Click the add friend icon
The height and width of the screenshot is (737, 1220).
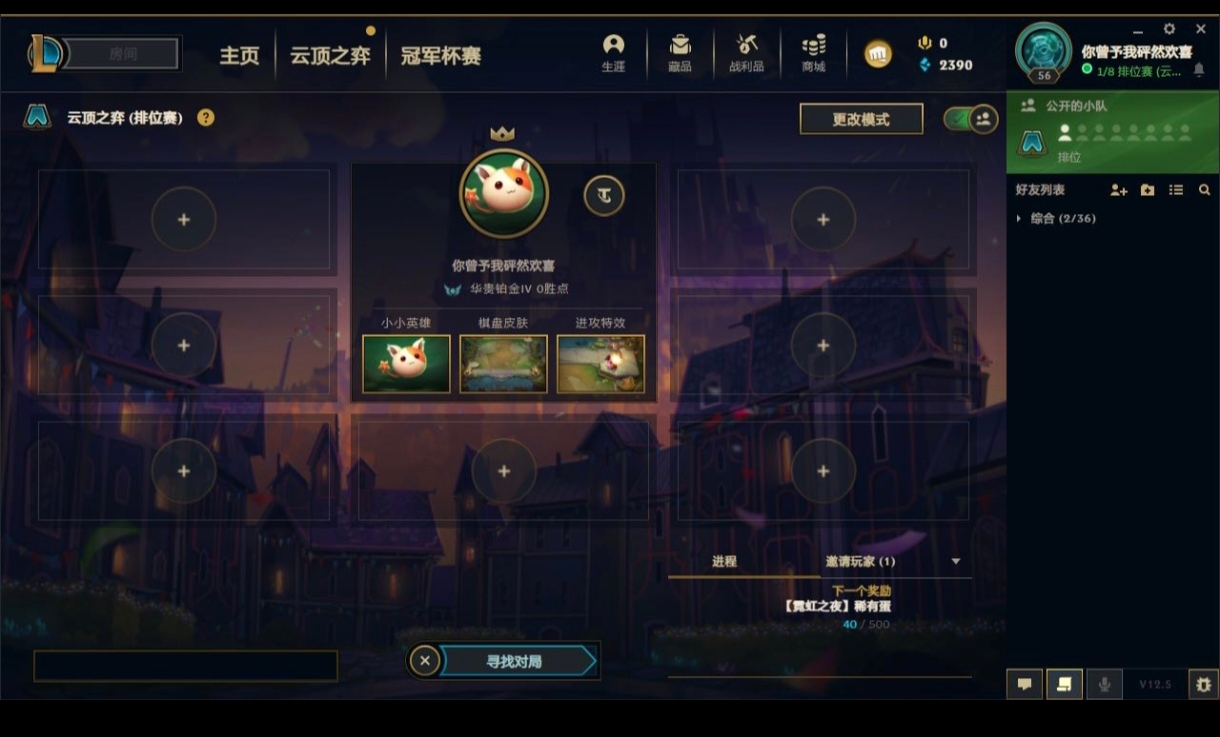(1118, 190)
